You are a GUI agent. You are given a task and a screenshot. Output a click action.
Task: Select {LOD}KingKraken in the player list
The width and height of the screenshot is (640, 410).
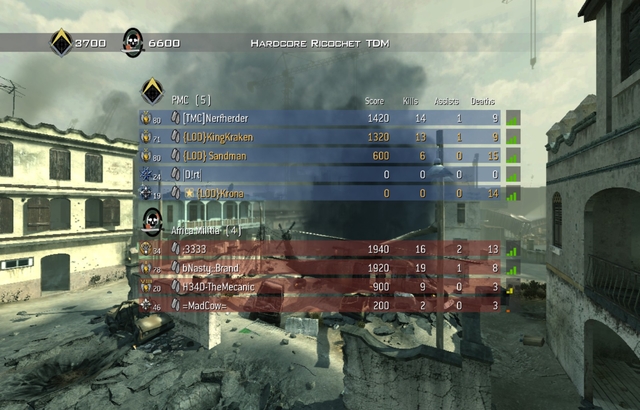(x=320, y=137)
